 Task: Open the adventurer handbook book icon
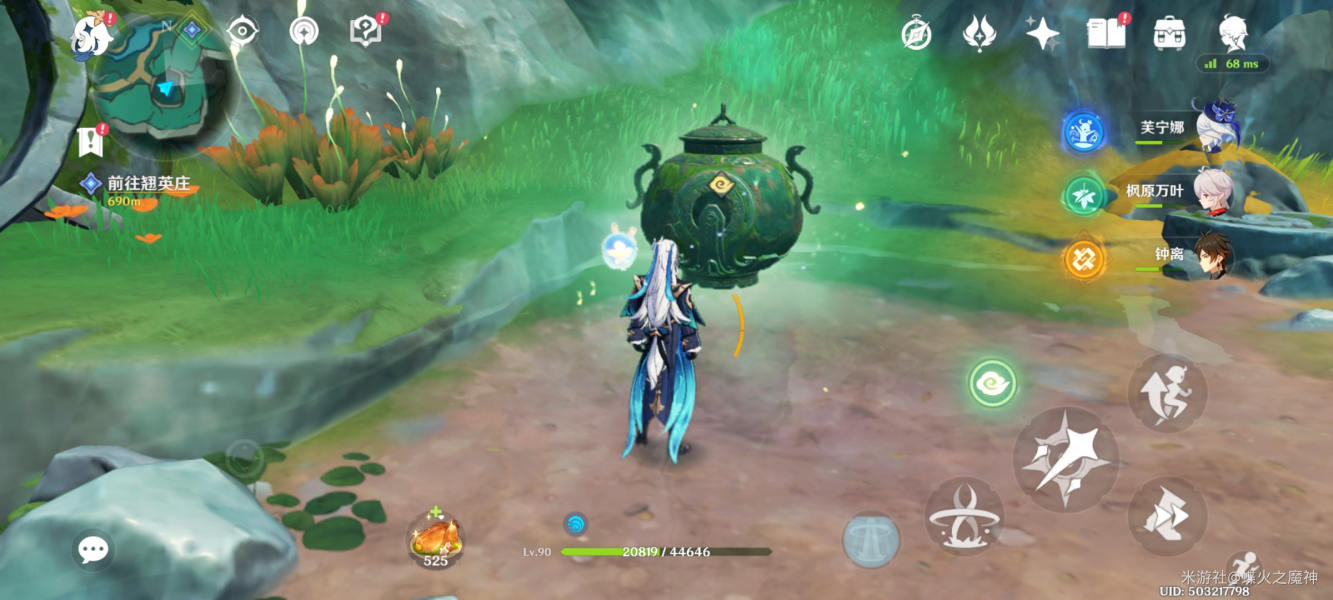(1106, 33)
